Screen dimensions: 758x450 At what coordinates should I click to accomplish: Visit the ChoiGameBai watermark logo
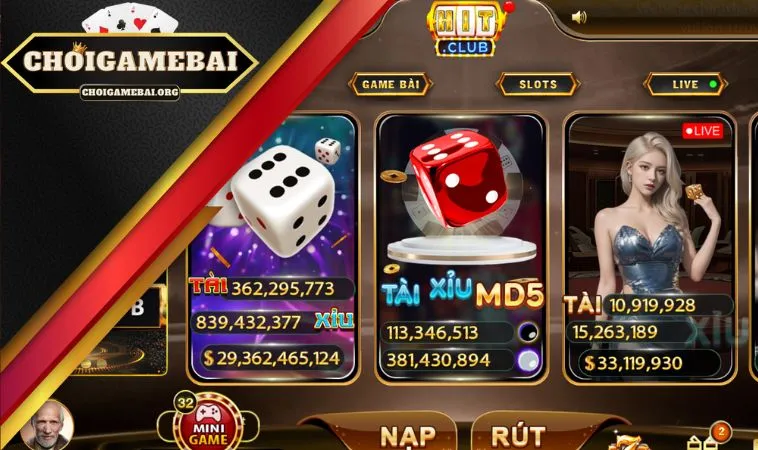click(130, 62)
